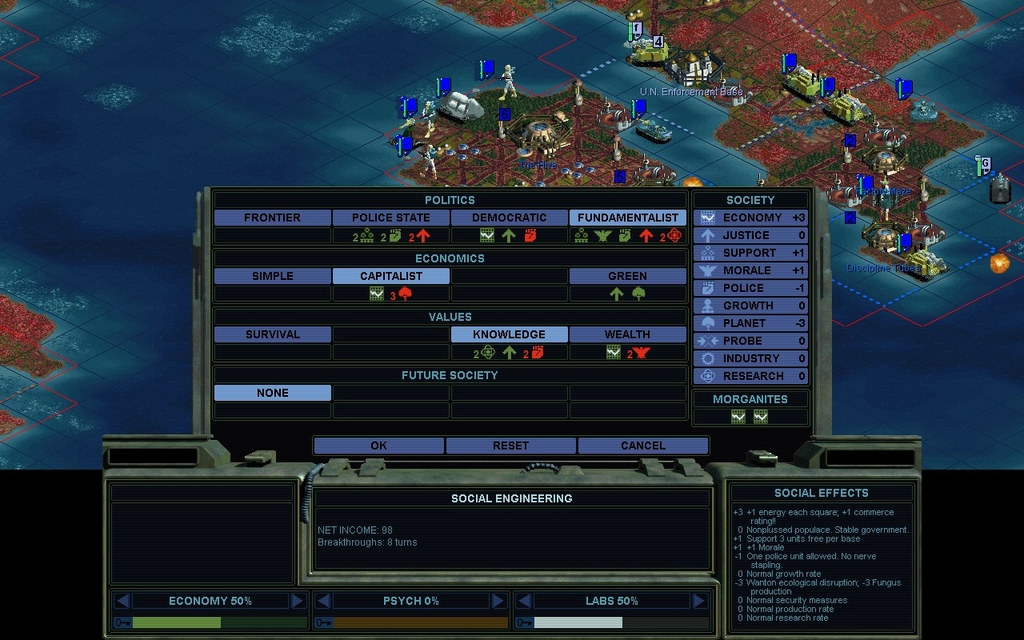Screen dimensions: 1024x640
Task: Select Fundamentalist politics
Action: (627, 218)
